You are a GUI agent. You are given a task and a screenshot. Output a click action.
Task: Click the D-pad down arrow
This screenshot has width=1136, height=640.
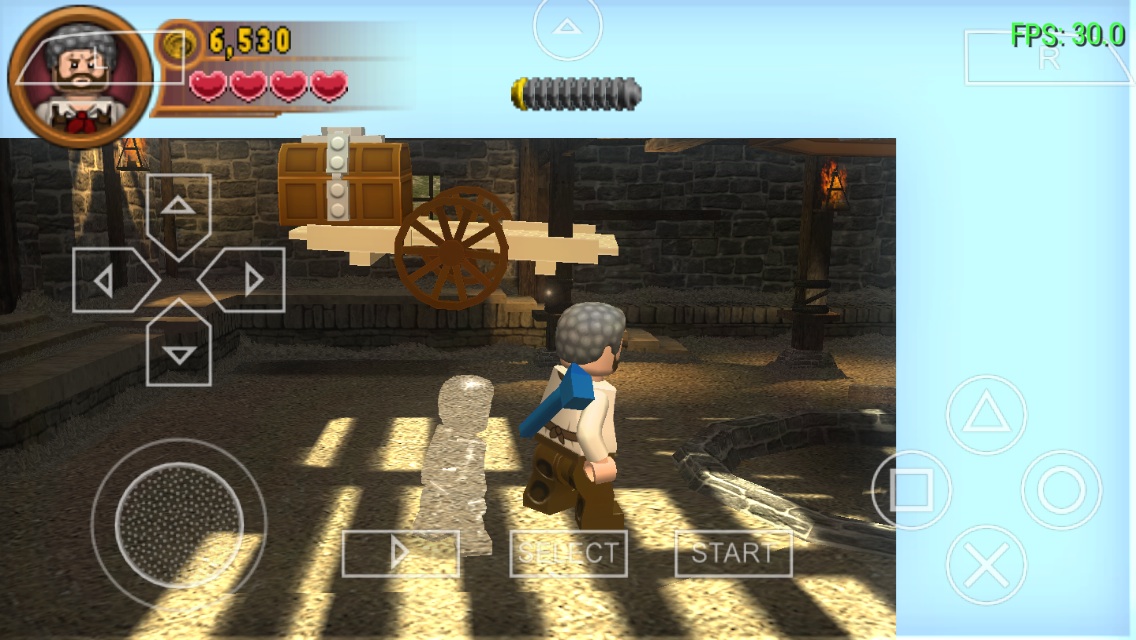pyautogui.click(x=178, y=350)
